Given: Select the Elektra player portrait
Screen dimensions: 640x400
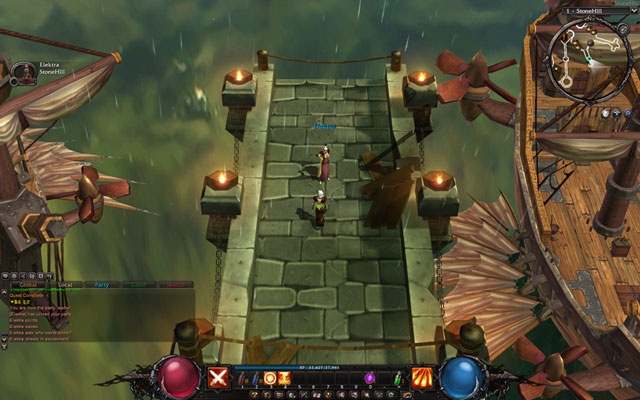Looking at the screenshot, I should click(x=23, y=72).
